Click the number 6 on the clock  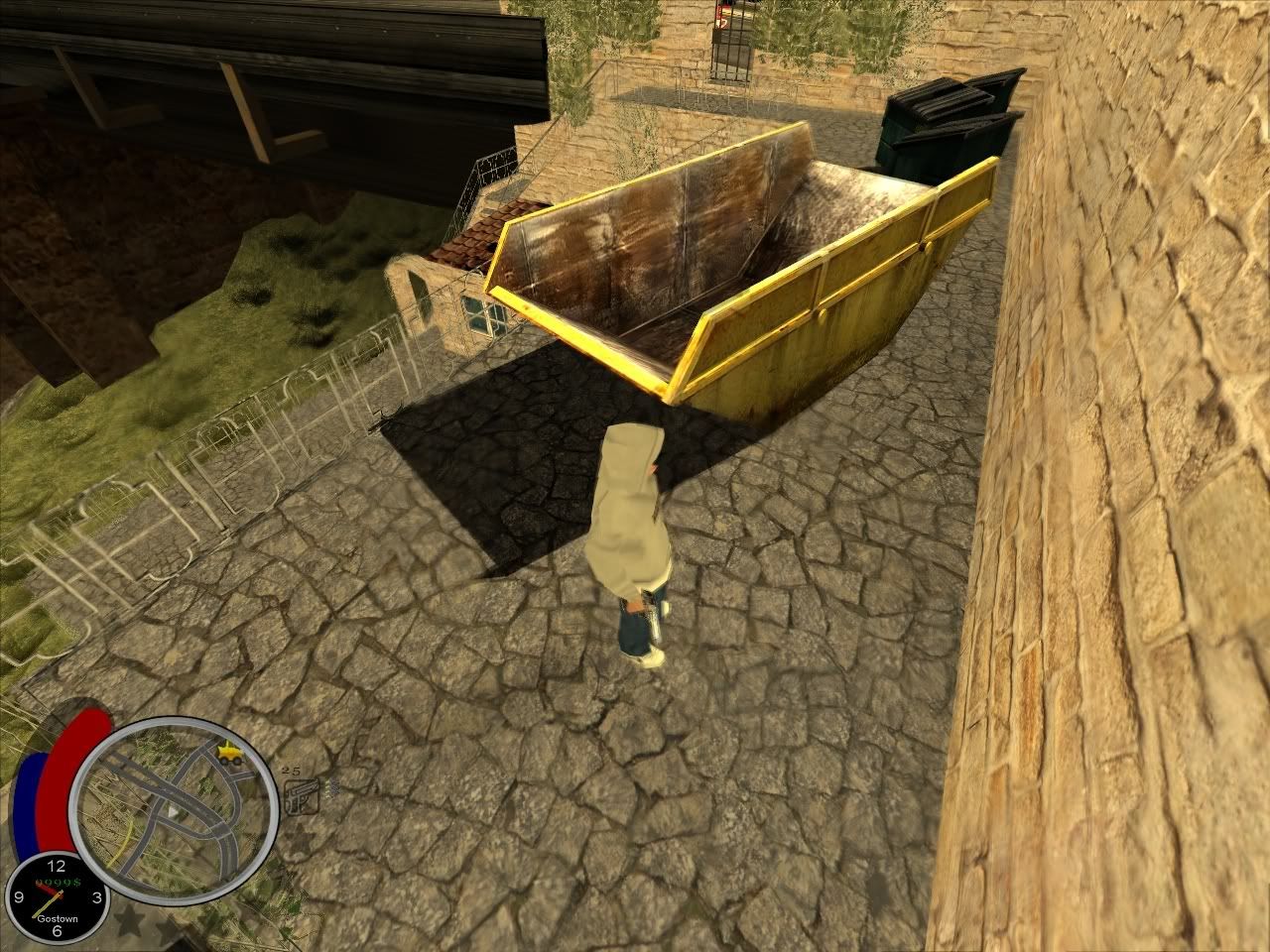point(58,932)
